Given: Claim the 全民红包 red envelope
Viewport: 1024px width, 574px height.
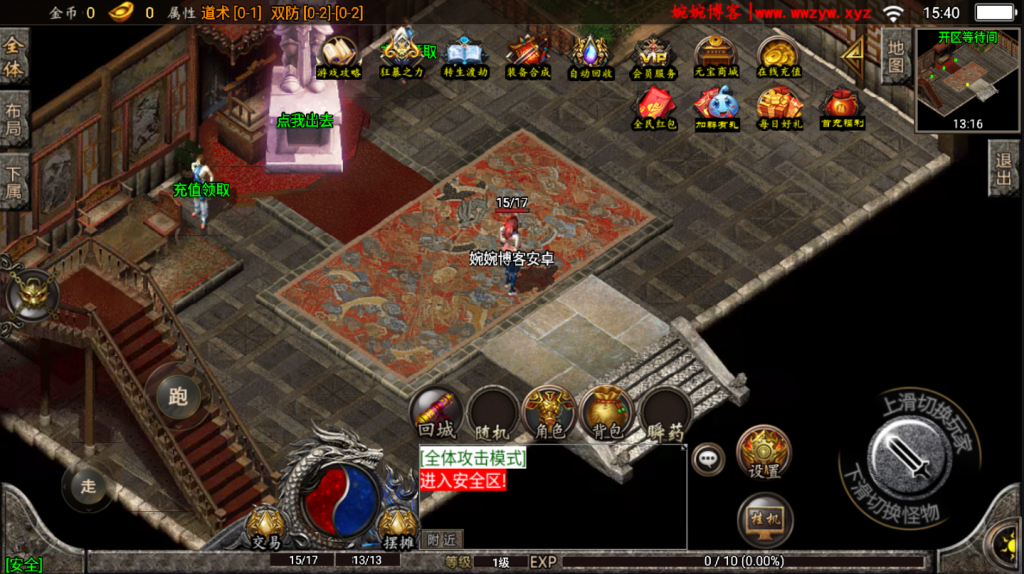Looking at the screenshot, I should [655, 107].
